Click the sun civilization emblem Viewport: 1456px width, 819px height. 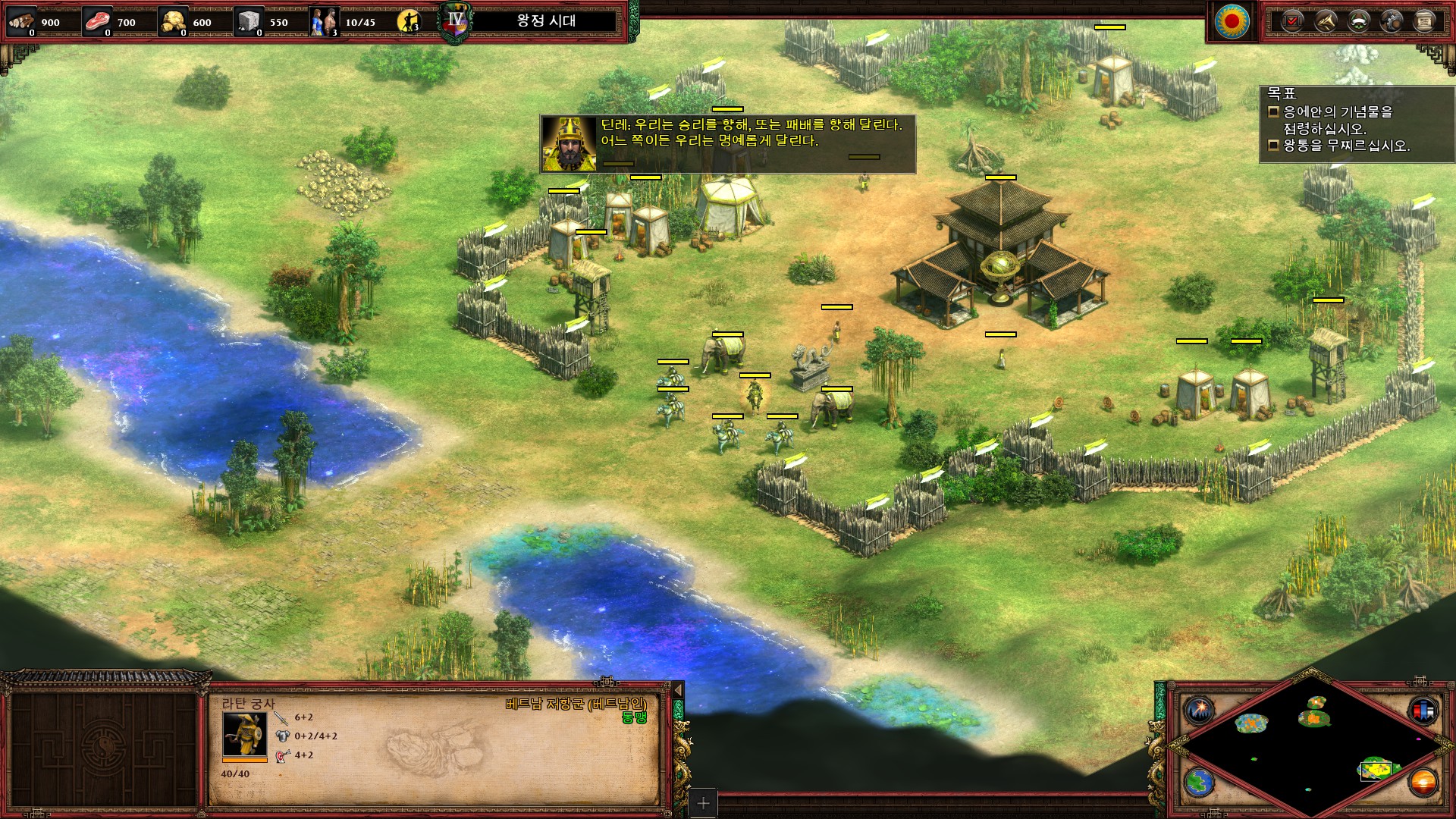click(1232, 21)
